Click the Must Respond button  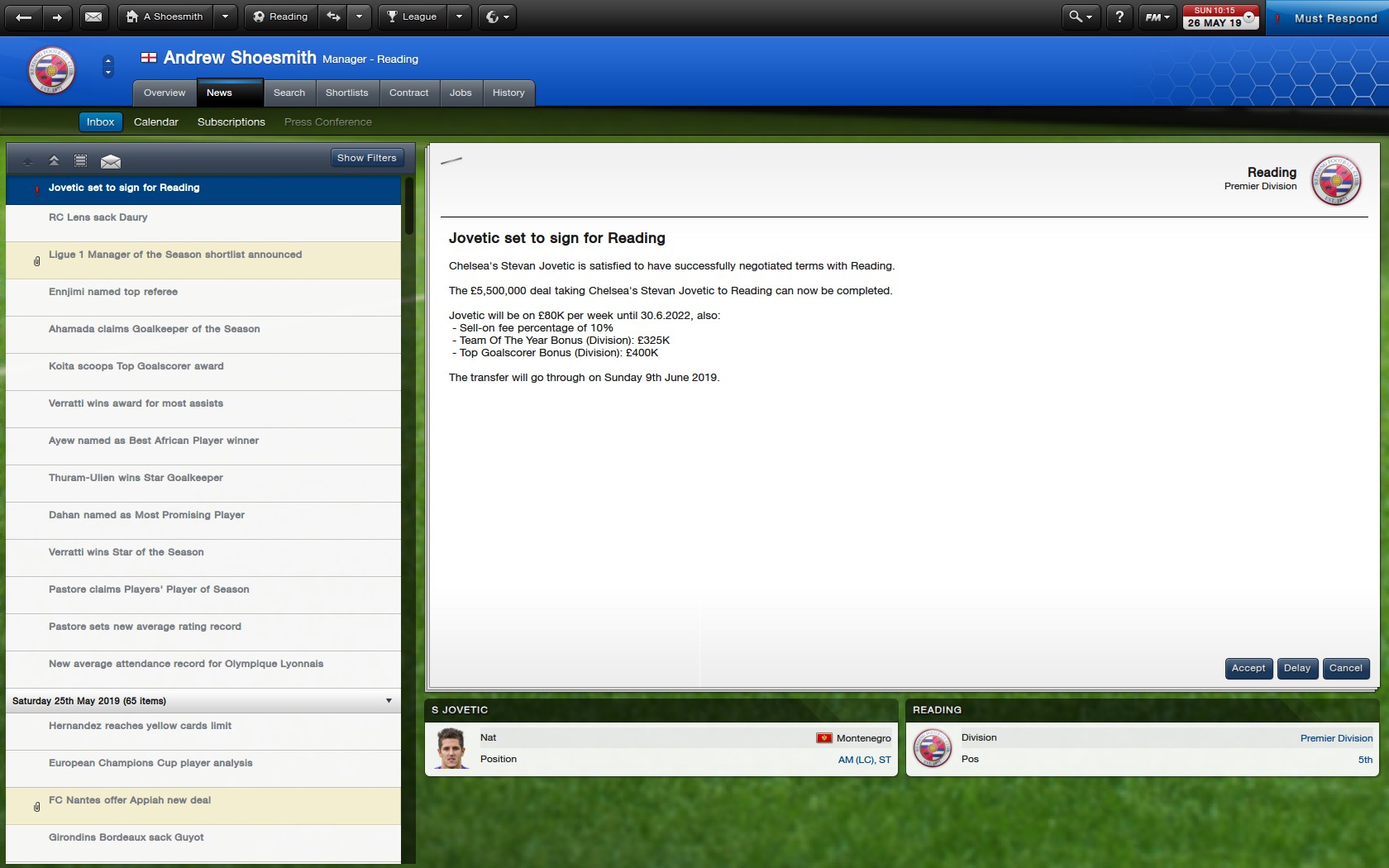1335,18
